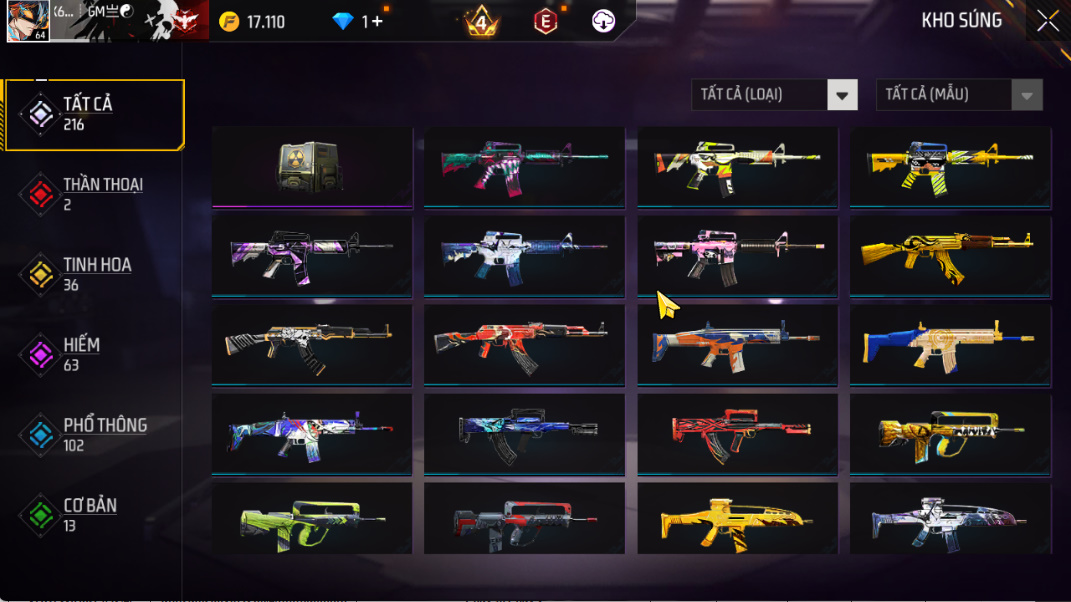Choose the Phổ Thông category

[95, 434]
